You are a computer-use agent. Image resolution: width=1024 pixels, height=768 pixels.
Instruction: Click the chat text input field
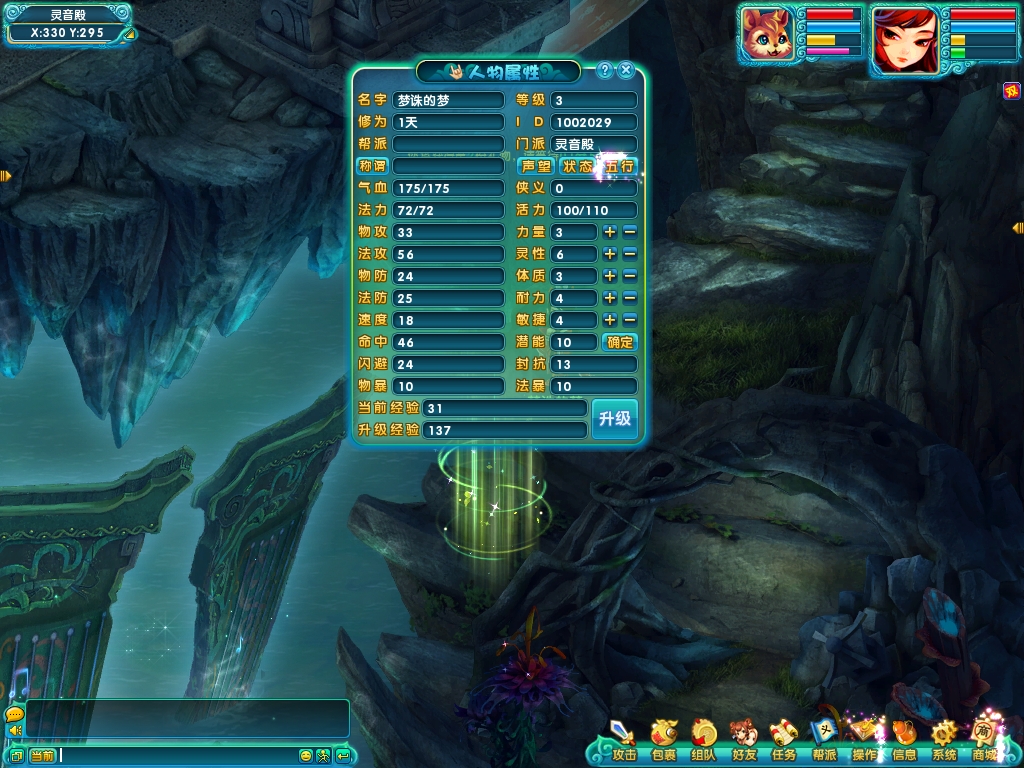pos(178,755)
